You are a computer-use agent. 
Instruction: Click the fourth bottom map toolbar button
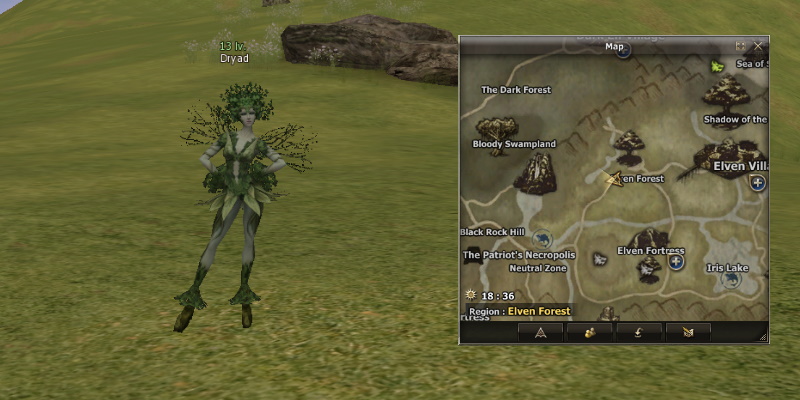[687, 332]
